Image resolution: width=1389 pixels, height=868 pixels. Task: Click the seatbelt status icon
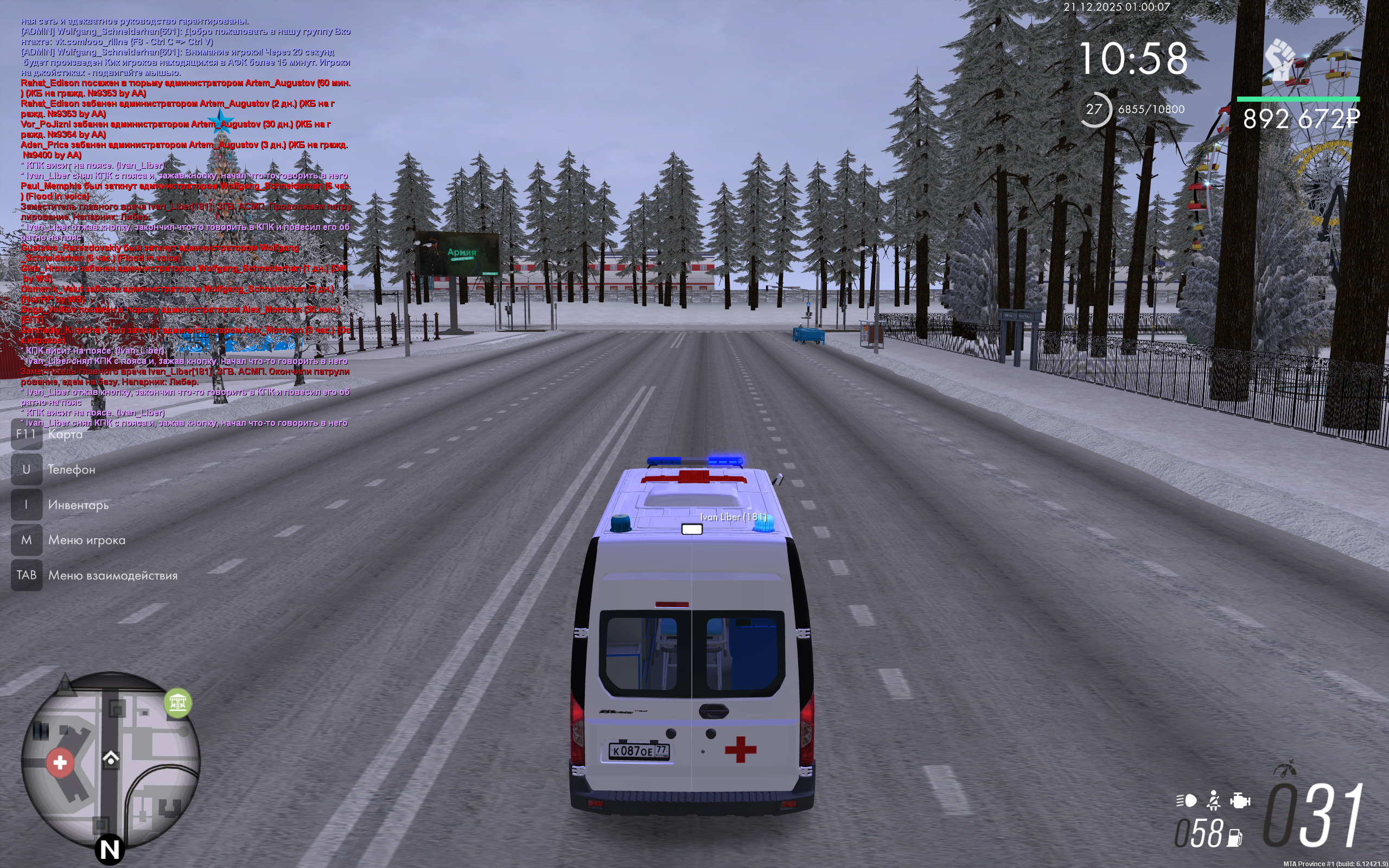pos(1213,800)
